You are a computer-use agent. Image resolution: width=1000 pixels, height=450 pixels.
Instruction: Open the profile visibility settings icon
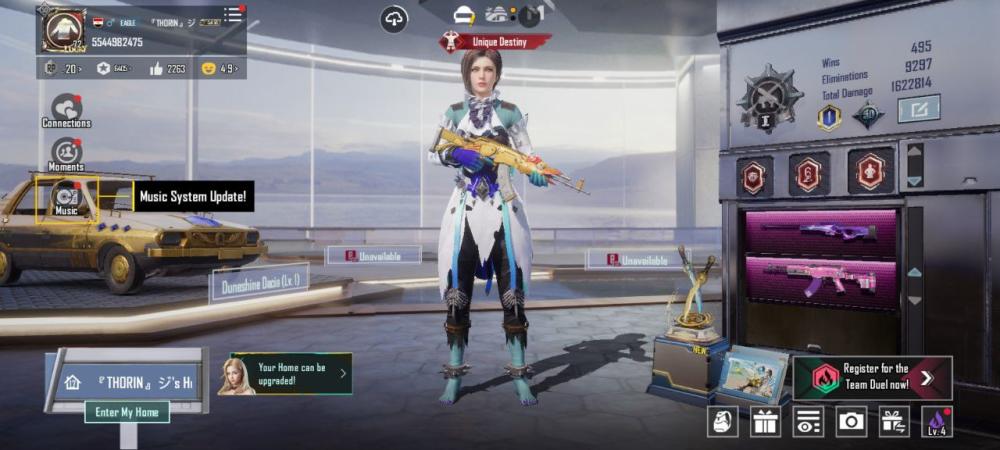pyautogui.click(x=809, y=422)
